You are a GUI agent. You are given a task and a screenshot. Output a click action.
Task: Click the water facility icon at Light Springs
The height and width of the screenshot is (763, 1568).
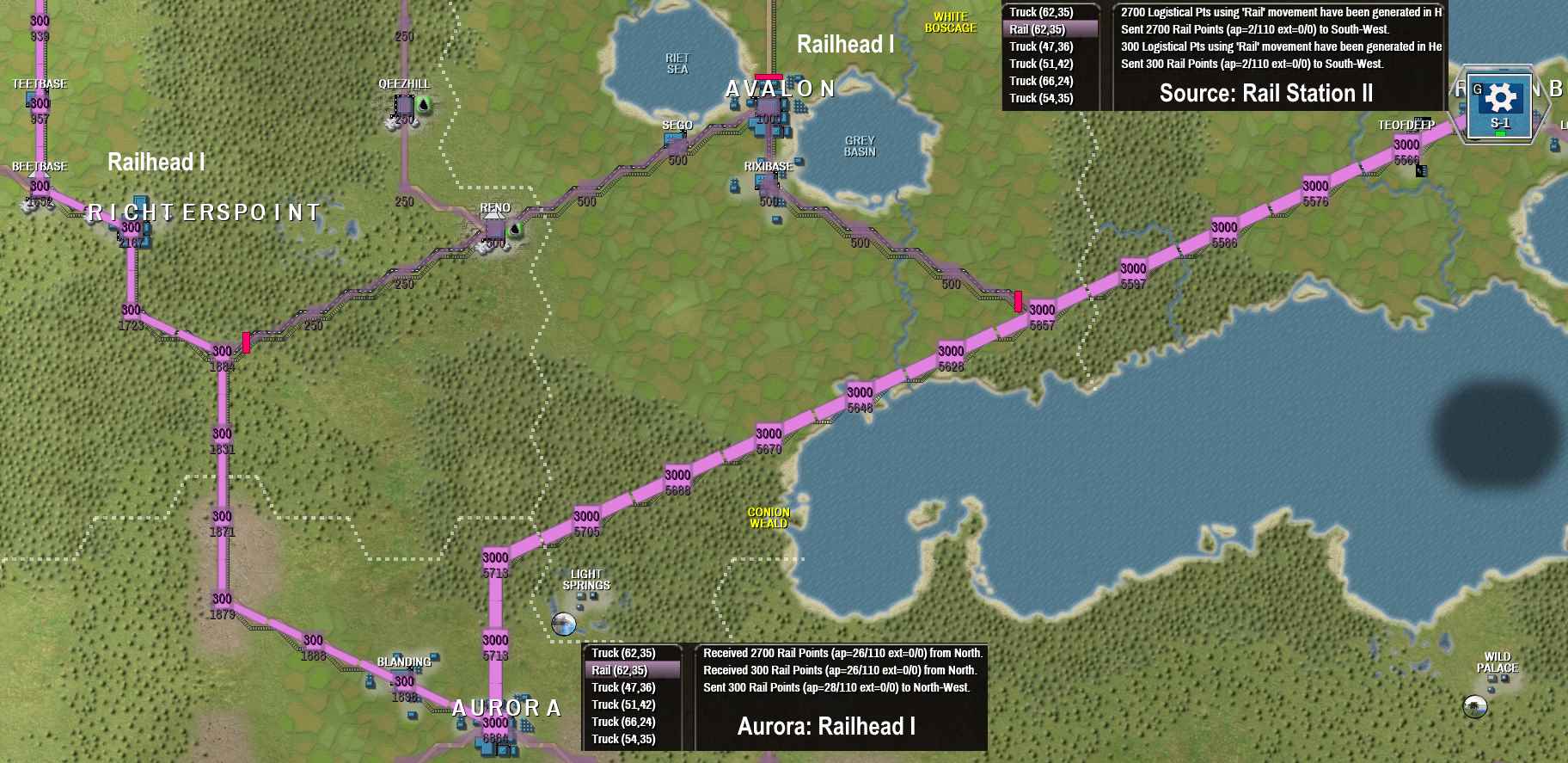pyautogui.click(x=563, y=625)
